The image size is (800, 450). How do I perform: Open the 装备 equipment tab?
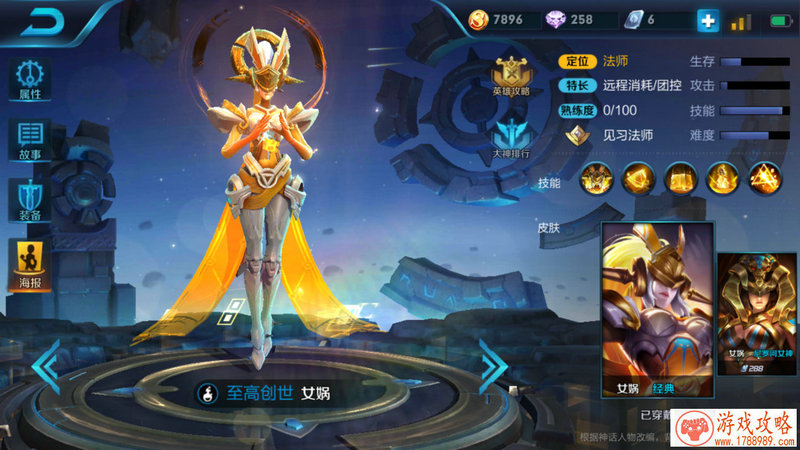(30, 200)
